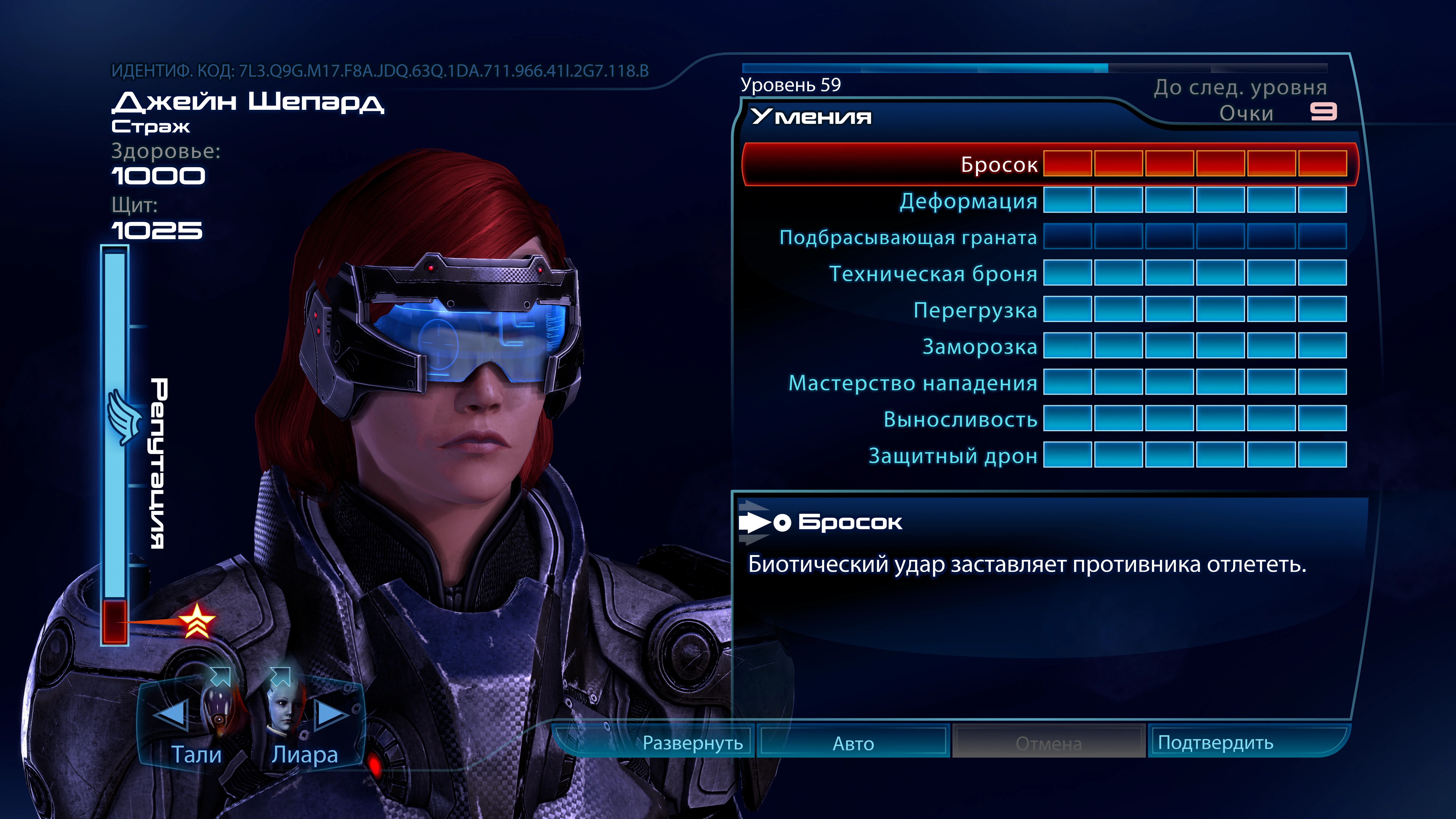Choose the Подбрасывающая граната skill
This screenshot has width=1456, height=819.
point(908,237)
